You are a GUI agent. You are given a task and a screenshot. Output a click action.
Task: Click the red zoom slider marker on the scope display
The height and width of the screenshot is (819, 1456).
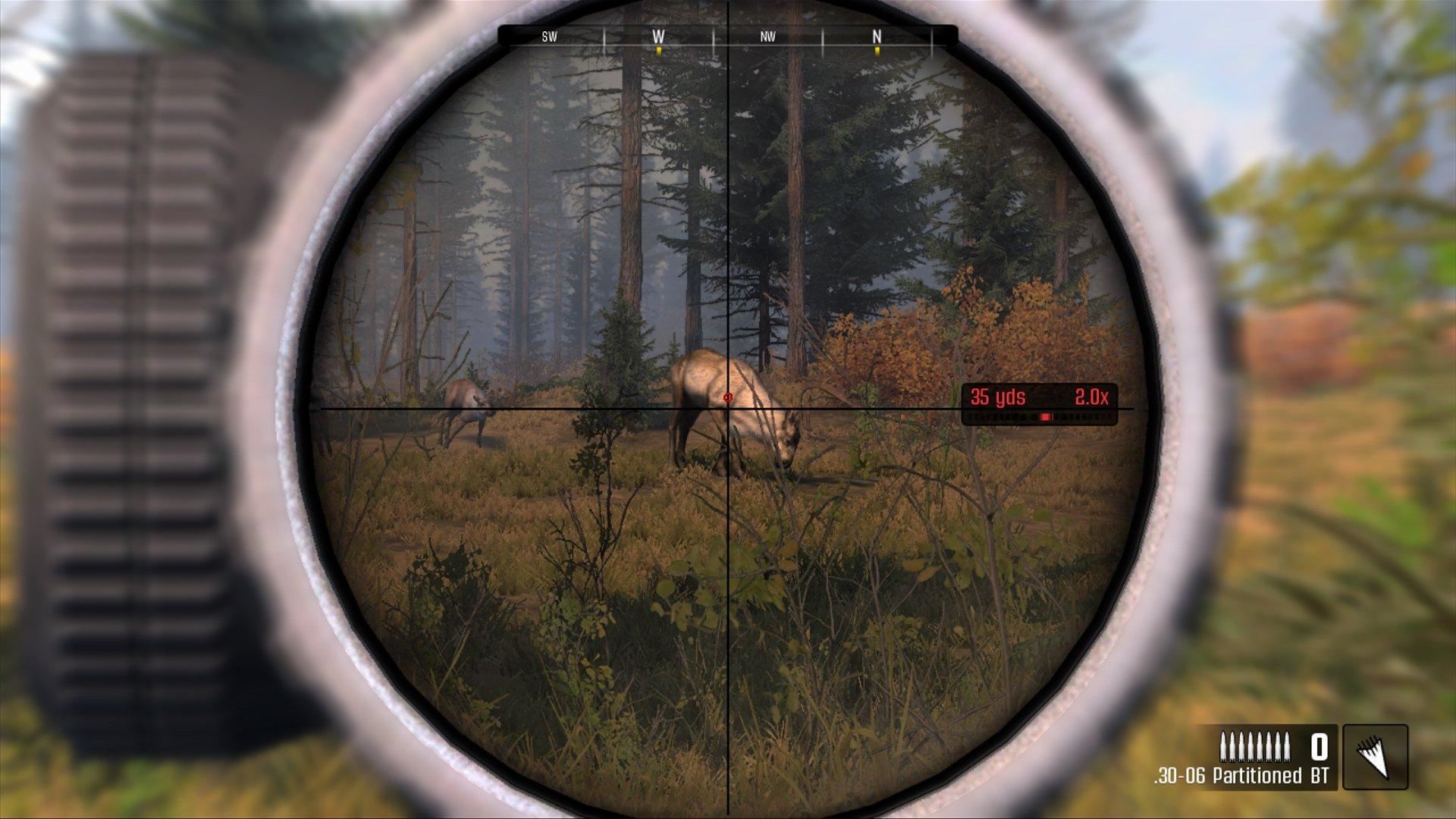(1046, 416)
